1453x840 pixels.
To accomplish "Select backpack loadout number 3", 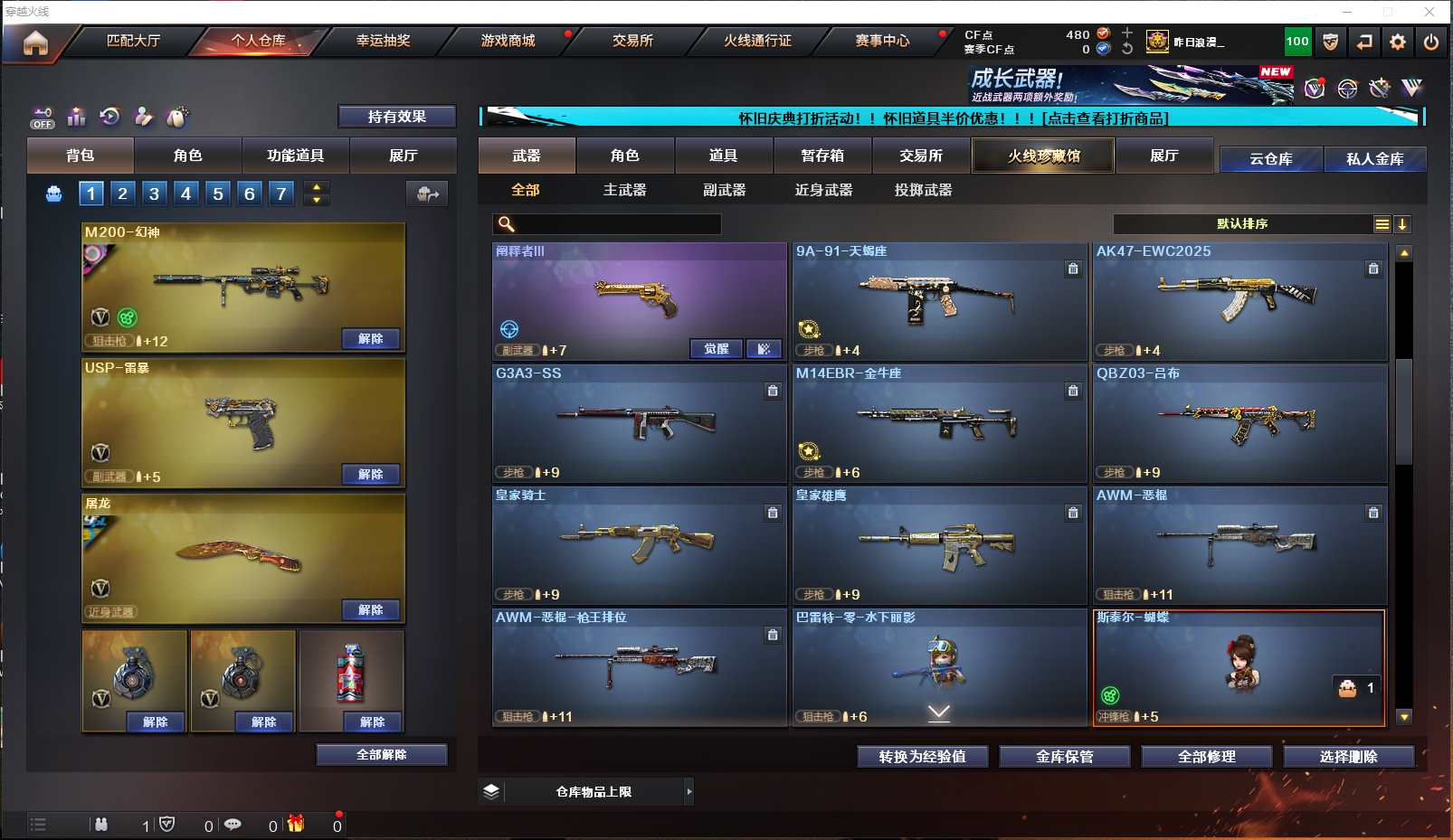I will (x=155, y=193).
